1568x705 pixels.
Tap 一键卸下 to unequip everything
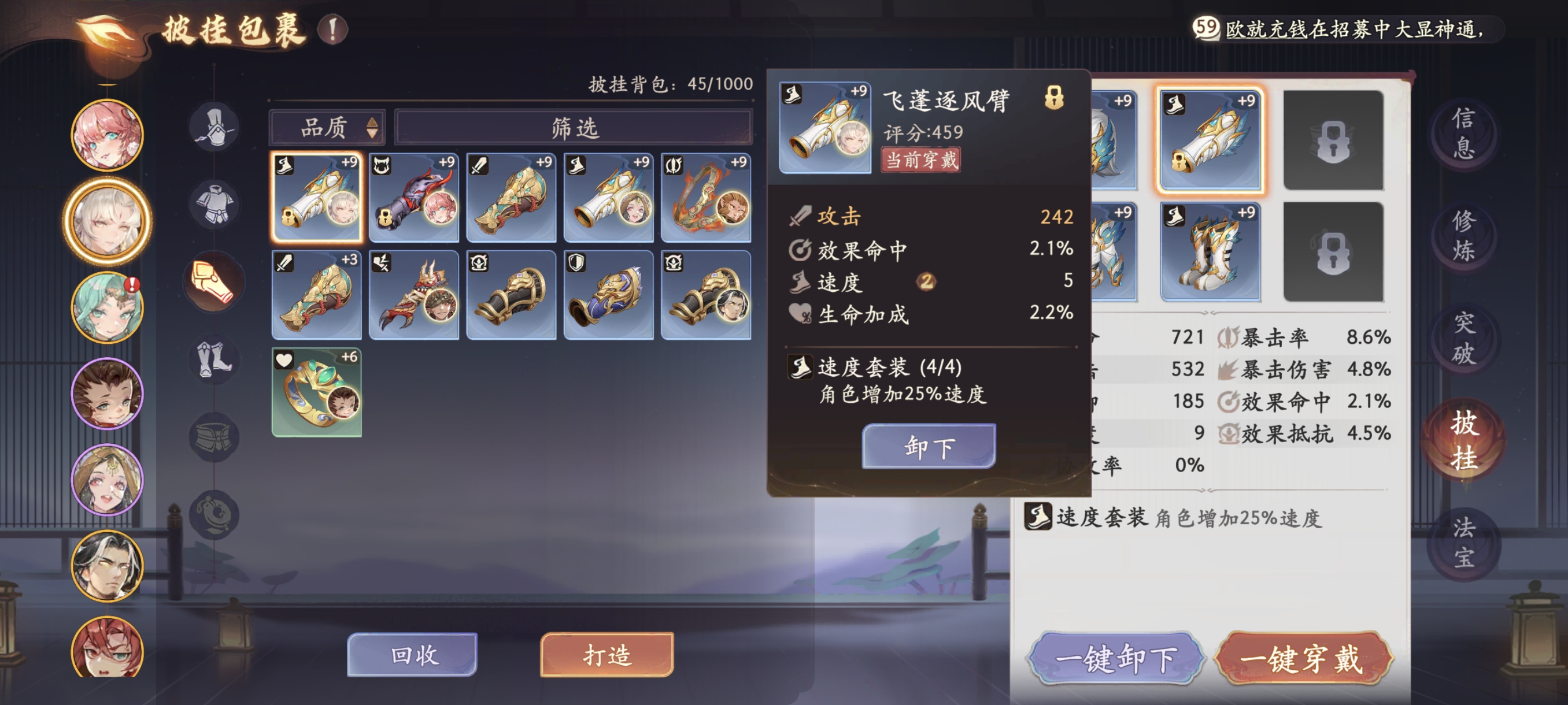[1115, 658]
